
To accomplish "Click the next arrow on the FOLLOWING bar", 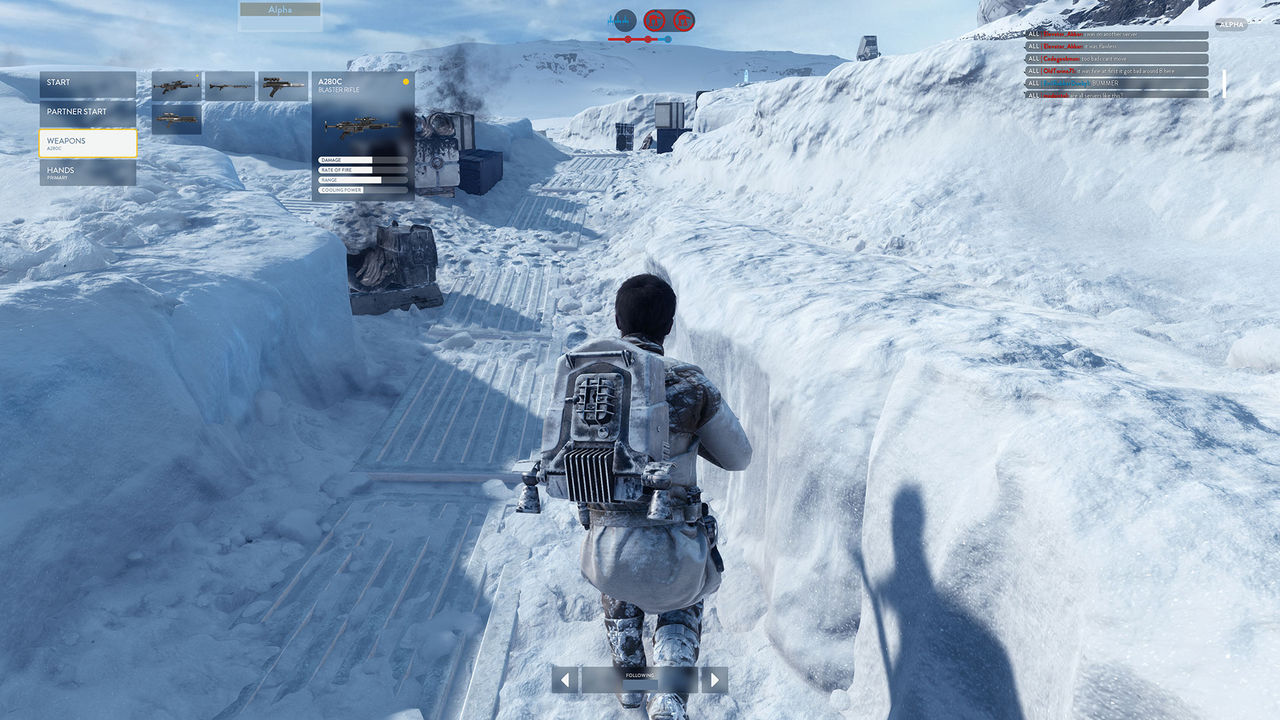I will [x=715, y=678].
